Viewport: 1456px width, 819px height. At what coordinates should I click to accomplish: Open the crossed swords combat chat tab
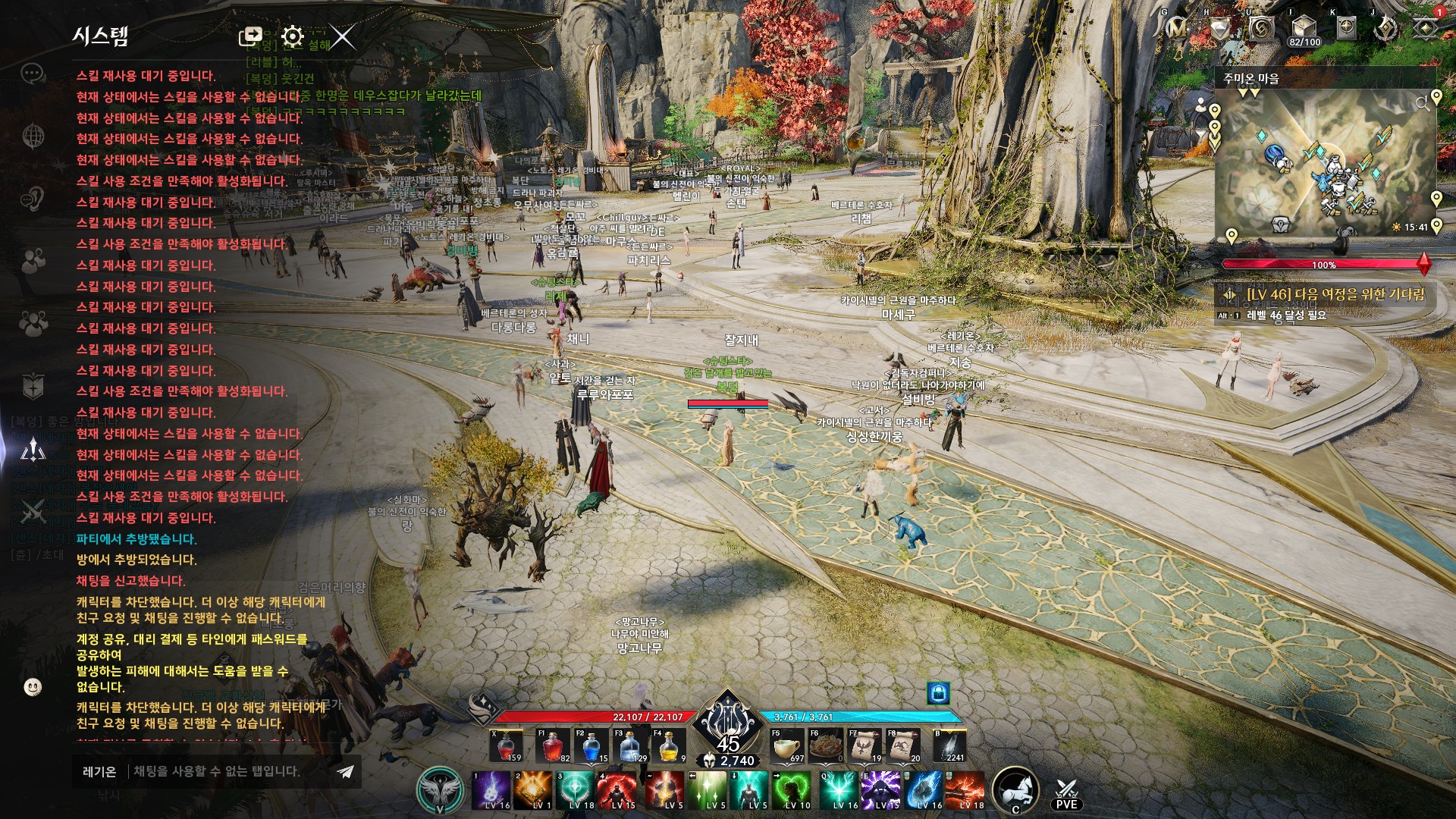click(33, 513)
